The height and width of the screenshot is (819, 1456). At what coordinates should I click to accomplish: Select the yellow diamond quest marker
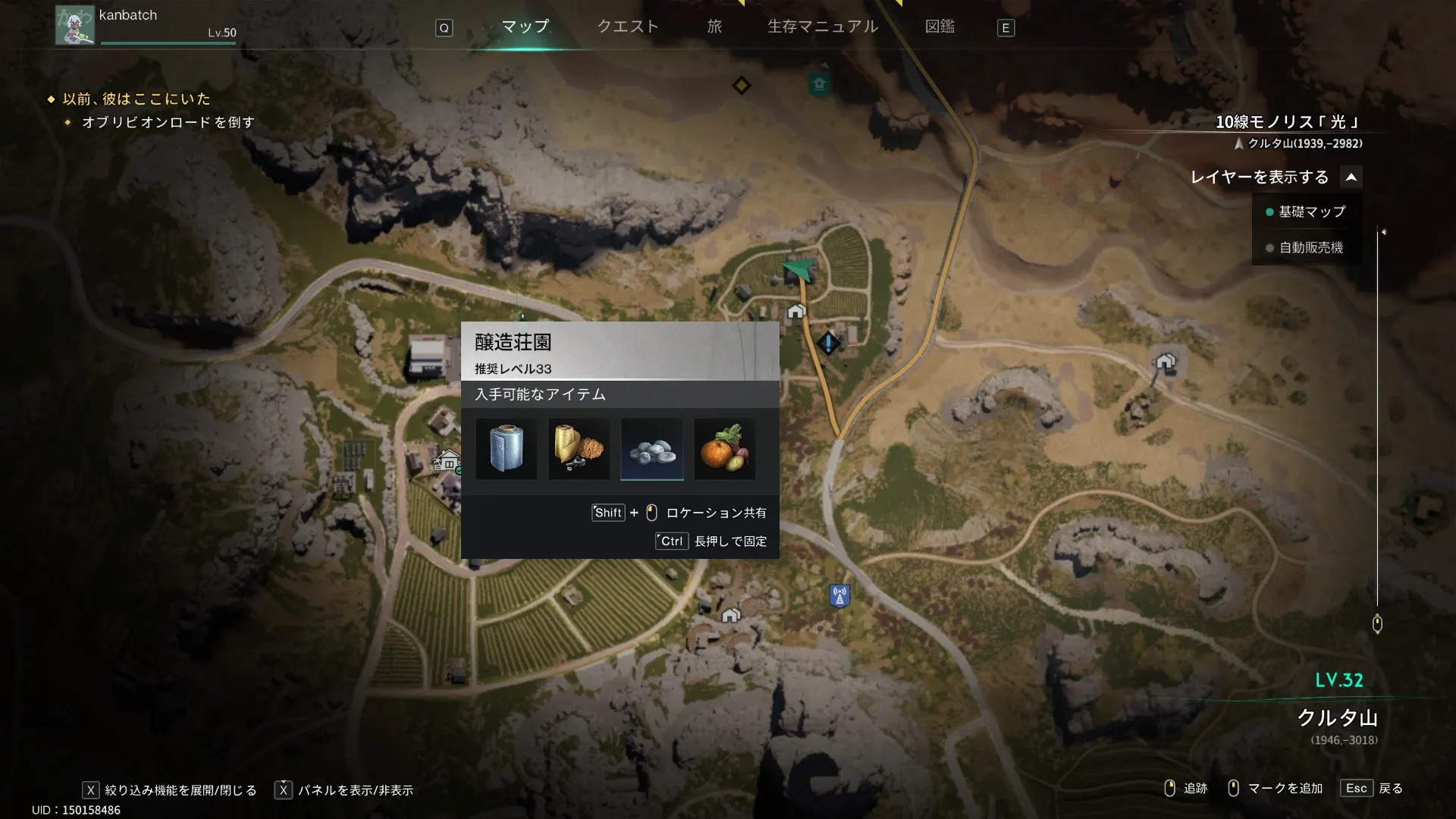pyautogui.click(x=741, y=85)
